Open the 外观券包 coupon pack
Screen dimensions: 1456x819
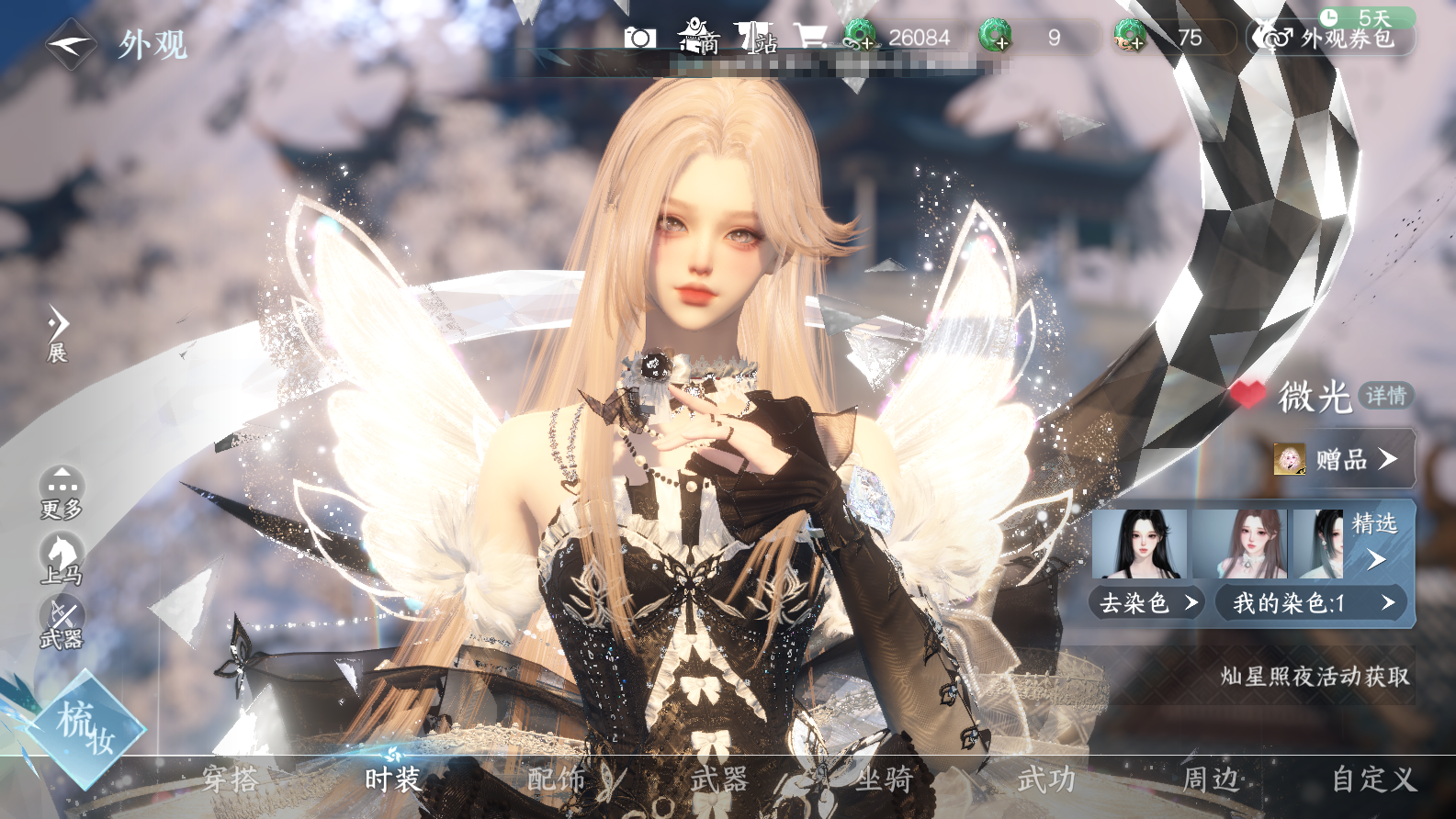click(x=1330, y=38)
